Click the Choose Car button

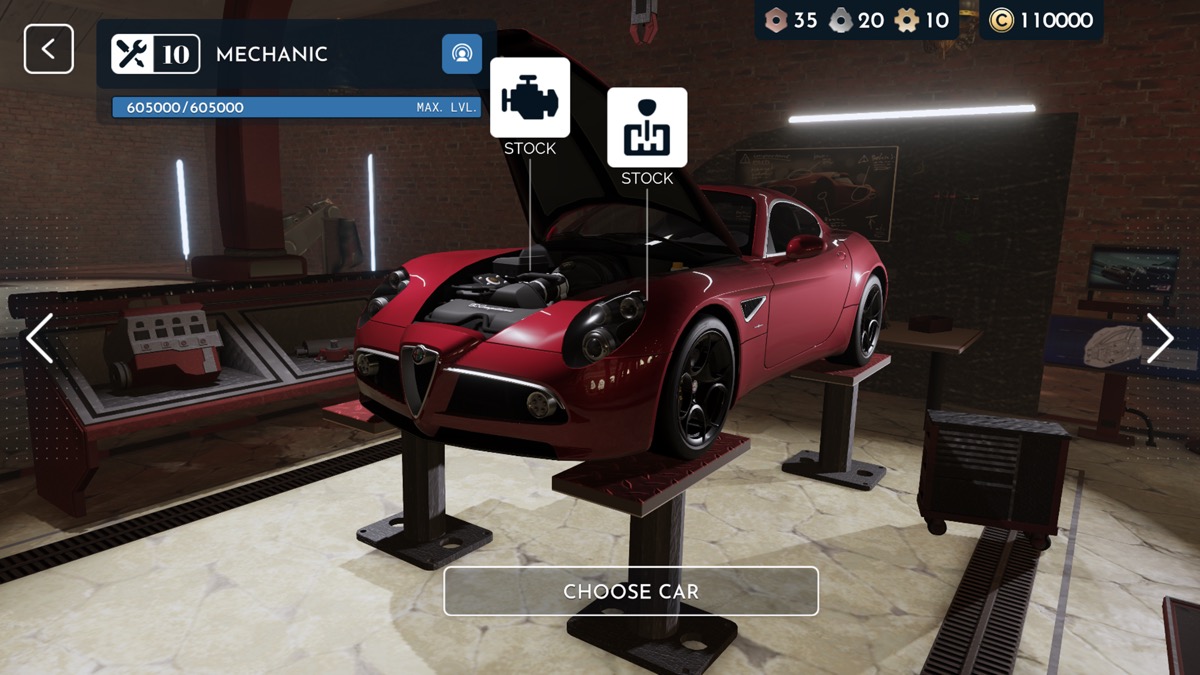(631, 591)
